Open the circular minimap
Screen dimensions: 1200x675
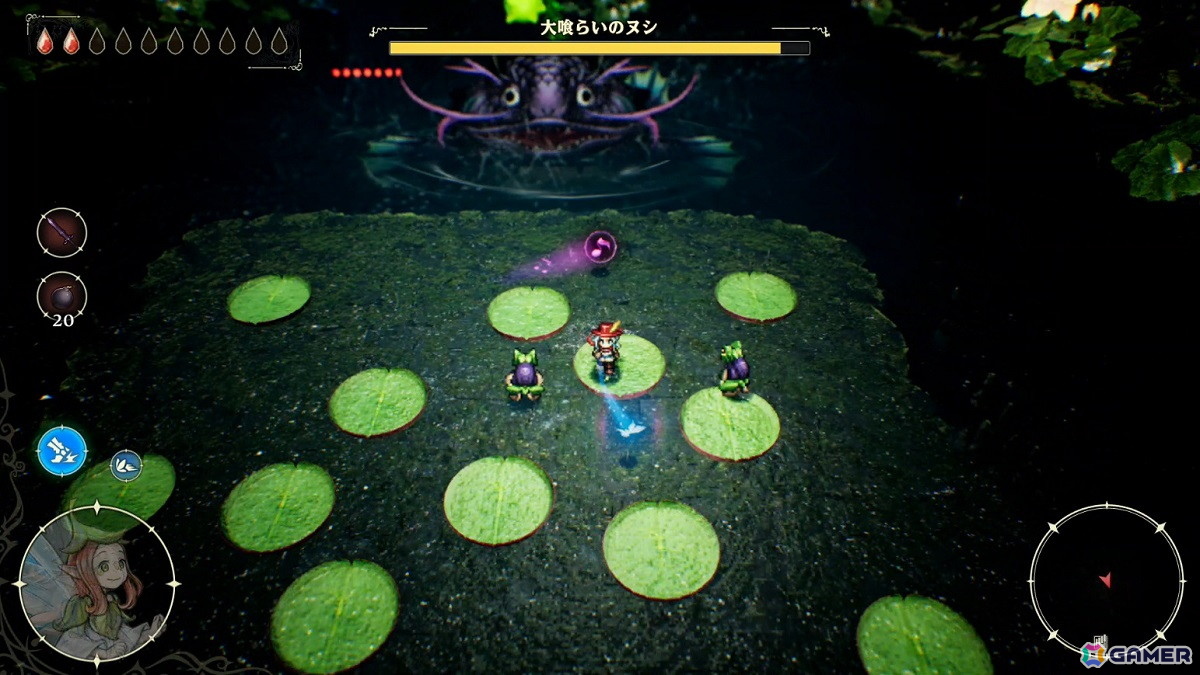1105,579
